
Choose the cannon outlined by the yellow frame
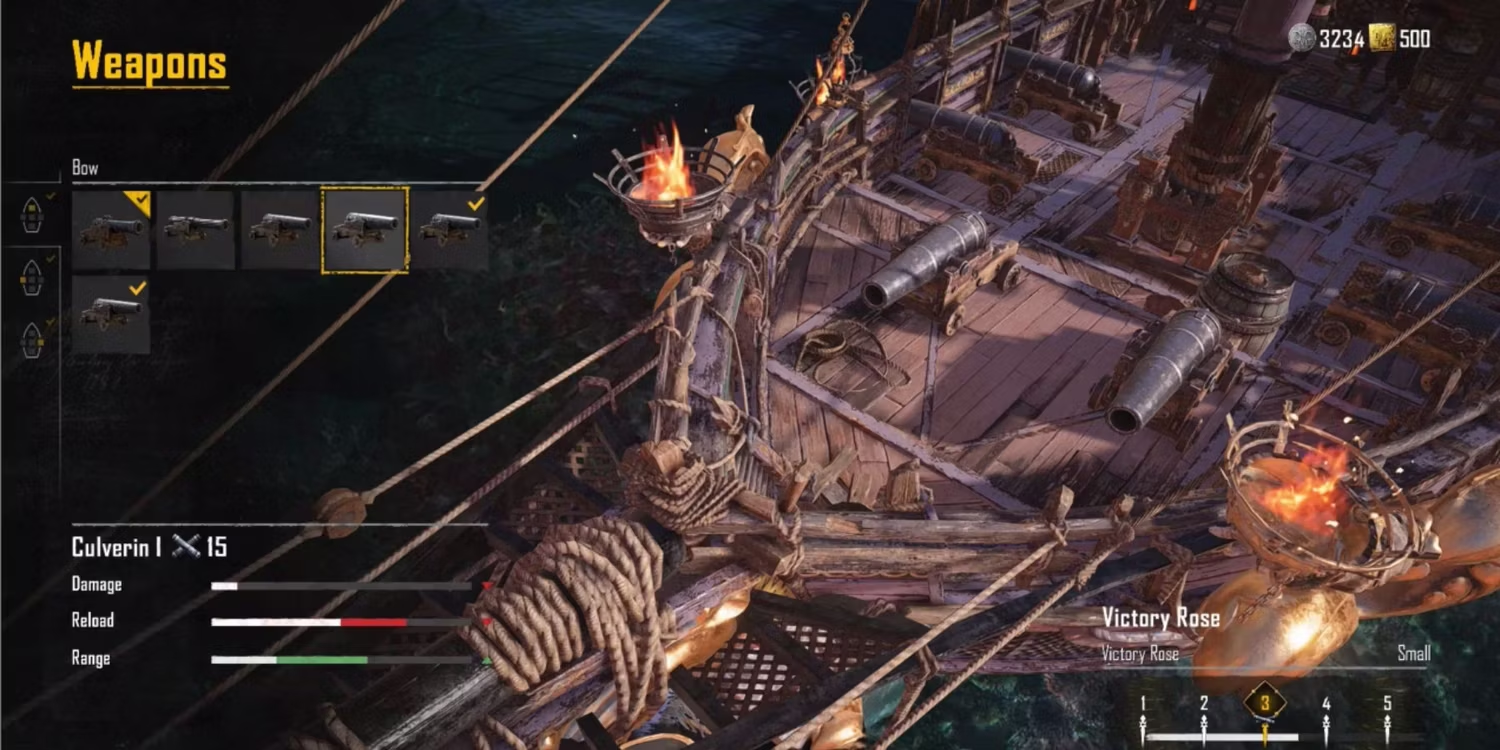[x=364, y=230]
